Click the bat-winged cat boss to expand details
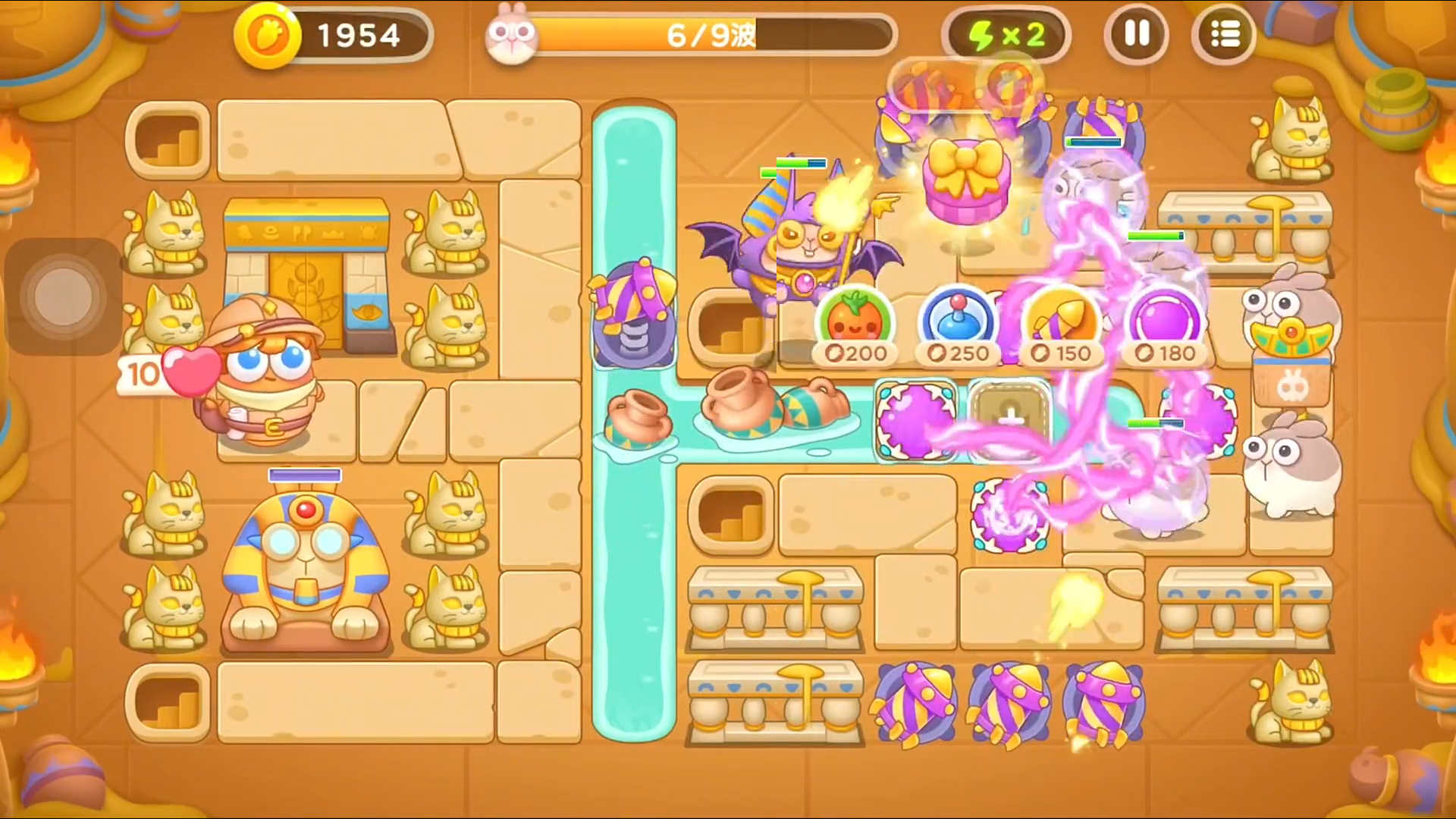 coord(804,243)
